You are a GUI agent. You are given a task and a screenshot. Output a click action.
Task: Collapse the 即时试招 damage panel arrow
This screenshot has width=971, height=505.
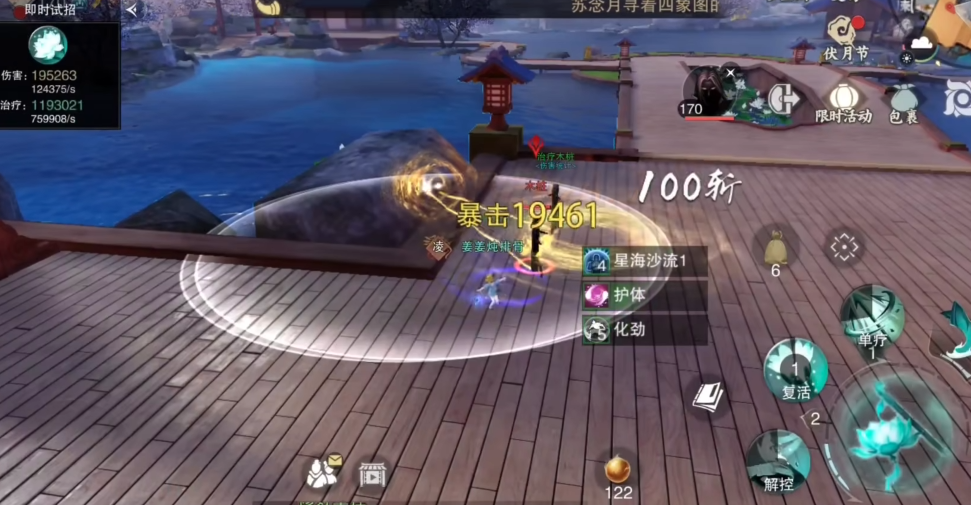click(x=132, y=10)
